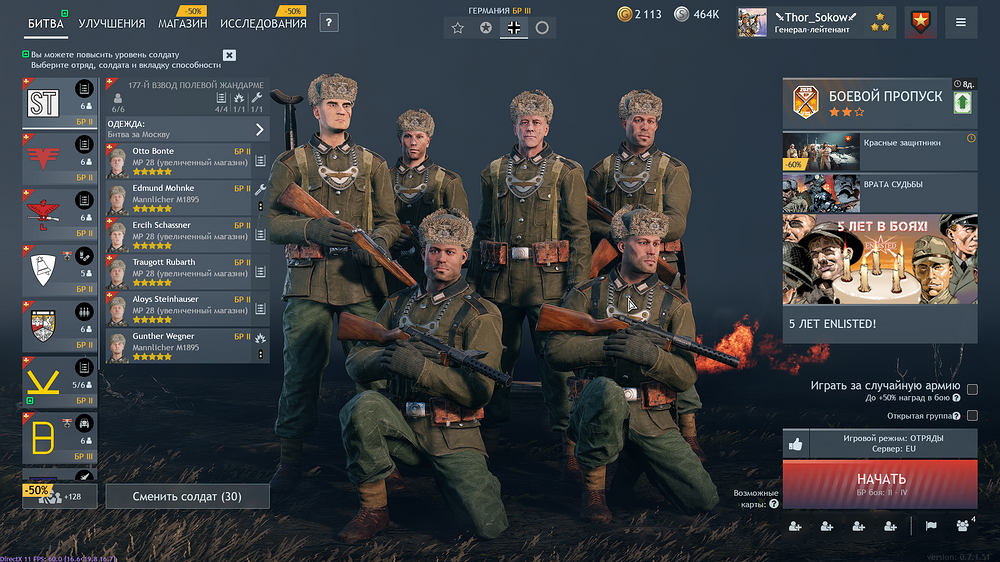View the Красные защитники offer
This screenshot has height=562, width=1000.
click(x=879, y=151)
